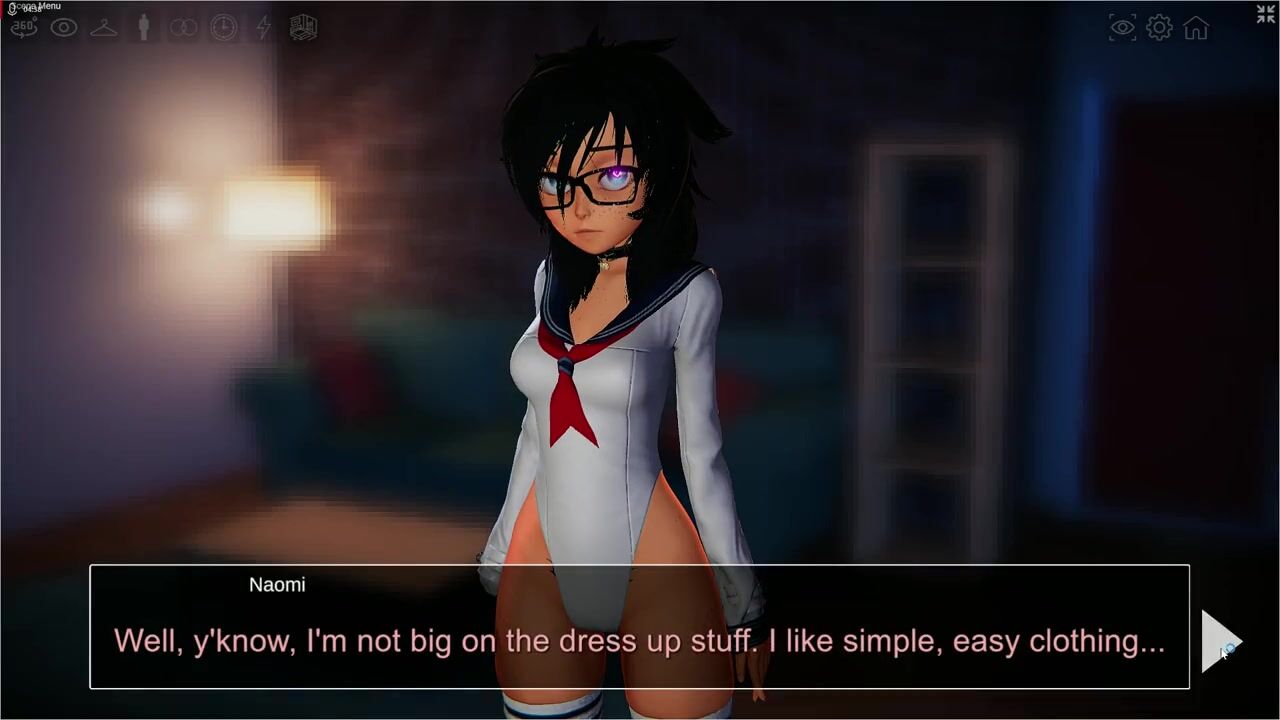Select the standing person silhouette icon
This screenshot has height=720, width=1280.
coord(144,28)
